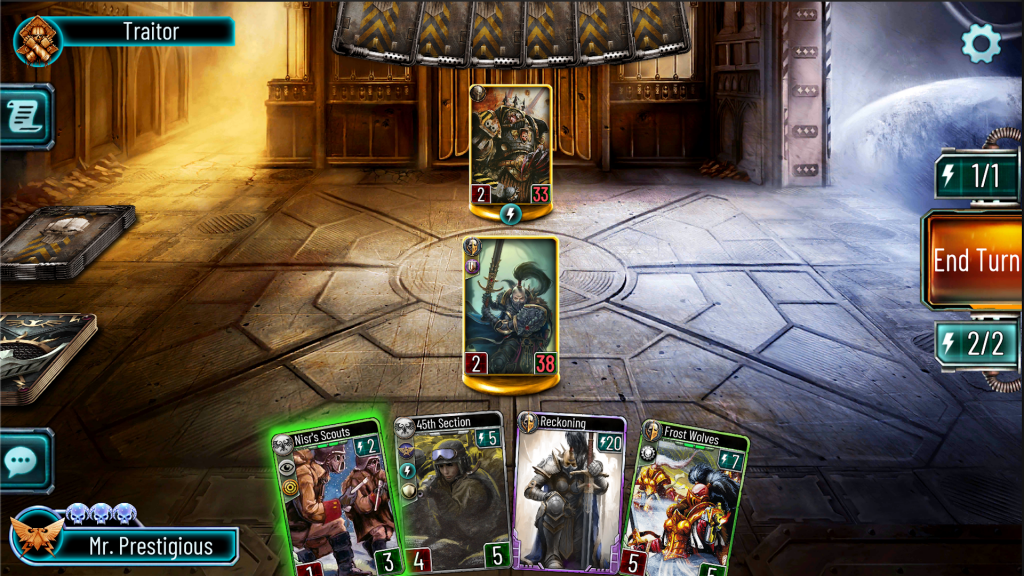The image size is (1024, 576).
Task: Pick the Frost Wolves card
Action: point(690,500)
